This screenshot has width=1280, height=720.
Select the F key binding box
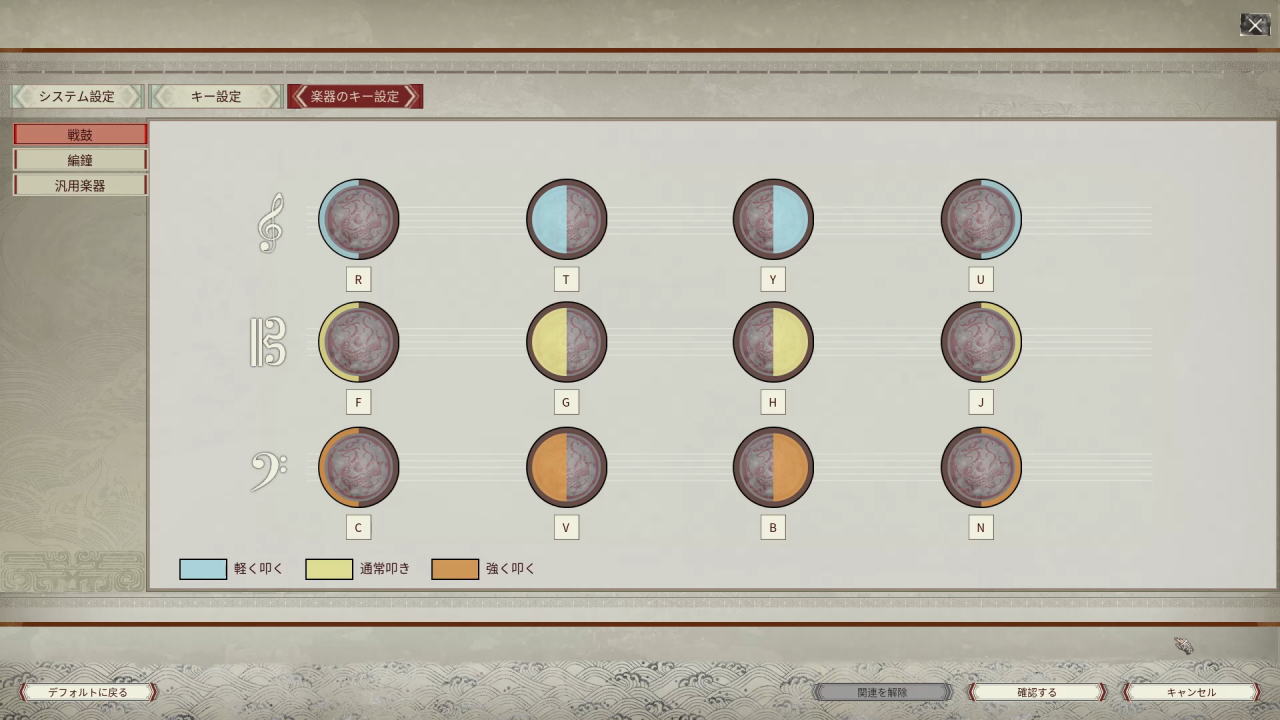[358, 402]
